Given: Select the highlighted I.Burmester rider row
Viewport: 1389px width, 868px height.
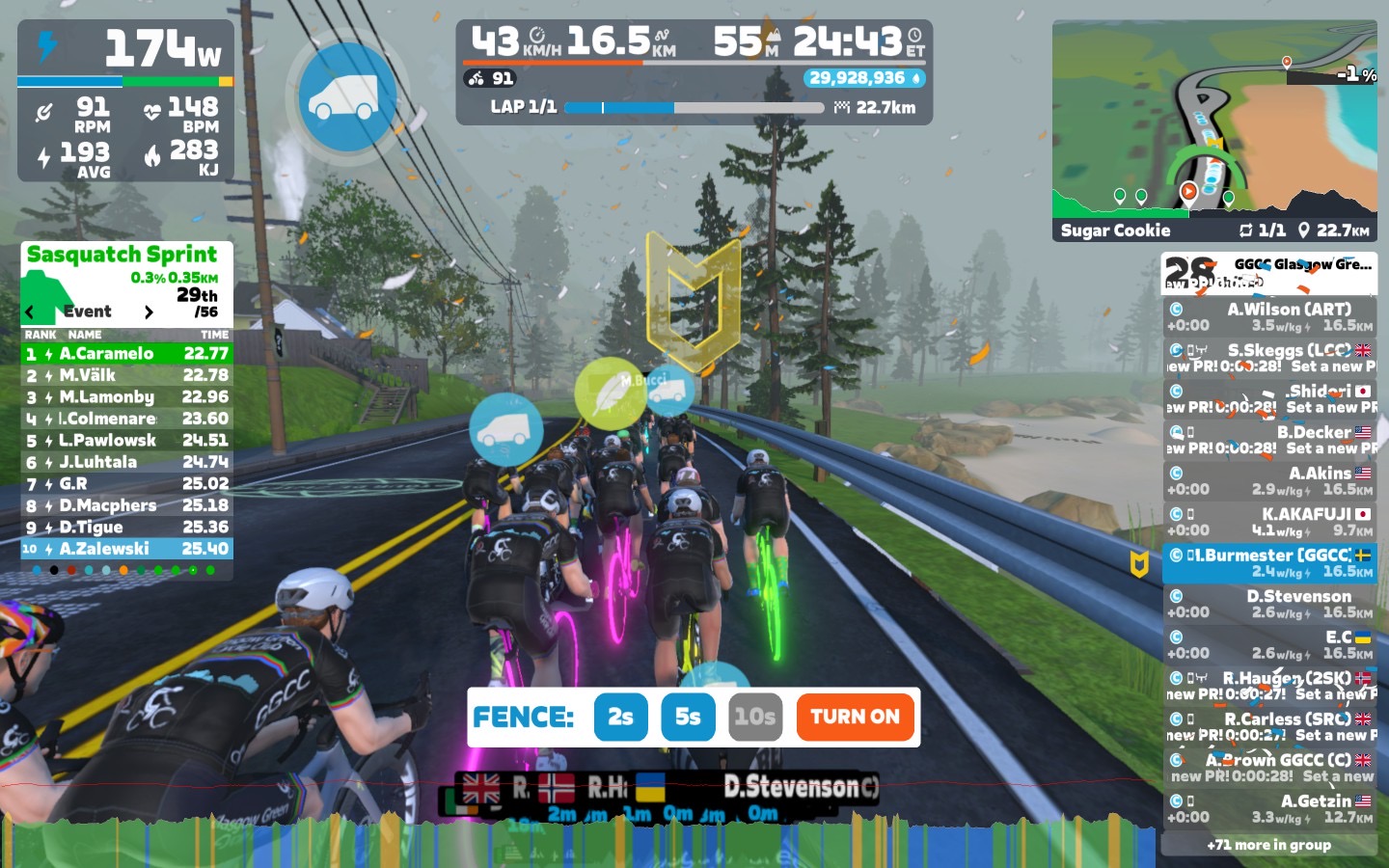Looking at the screenshot, I should (1269, 563).
